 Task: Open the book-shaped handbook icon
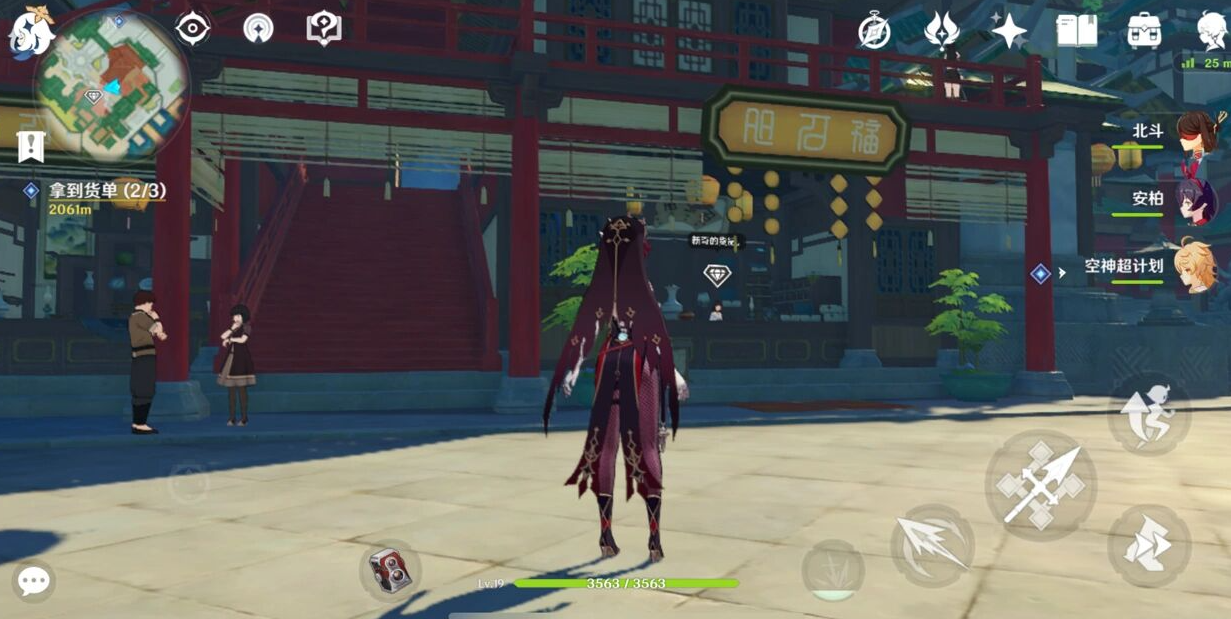1077,31
